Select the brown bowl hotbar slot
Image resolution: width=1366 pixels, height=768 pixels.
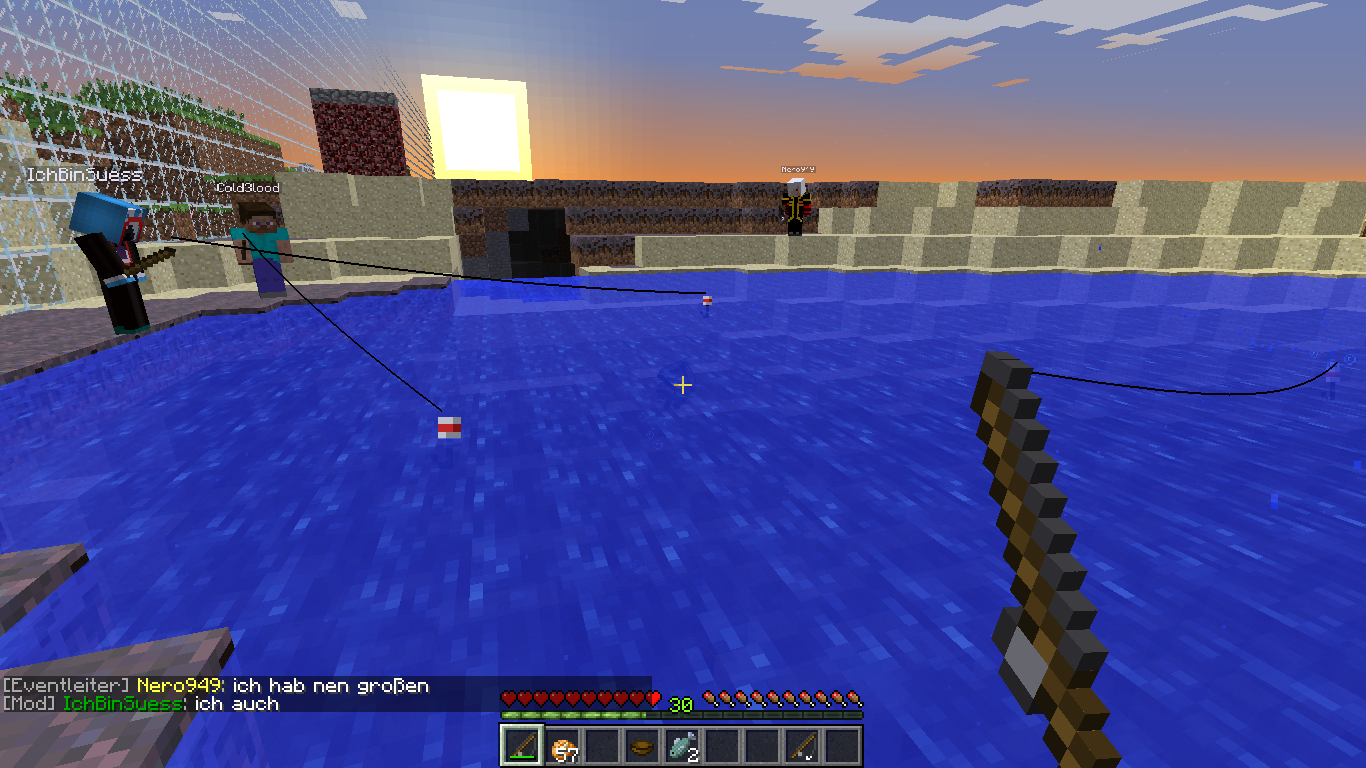(x=642, y=746)
